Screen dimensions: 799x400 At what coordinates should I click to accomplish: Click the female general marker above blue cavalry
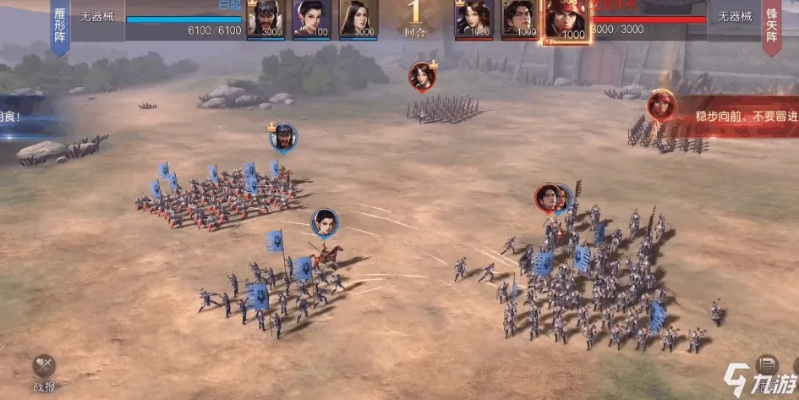coord(324,222)
